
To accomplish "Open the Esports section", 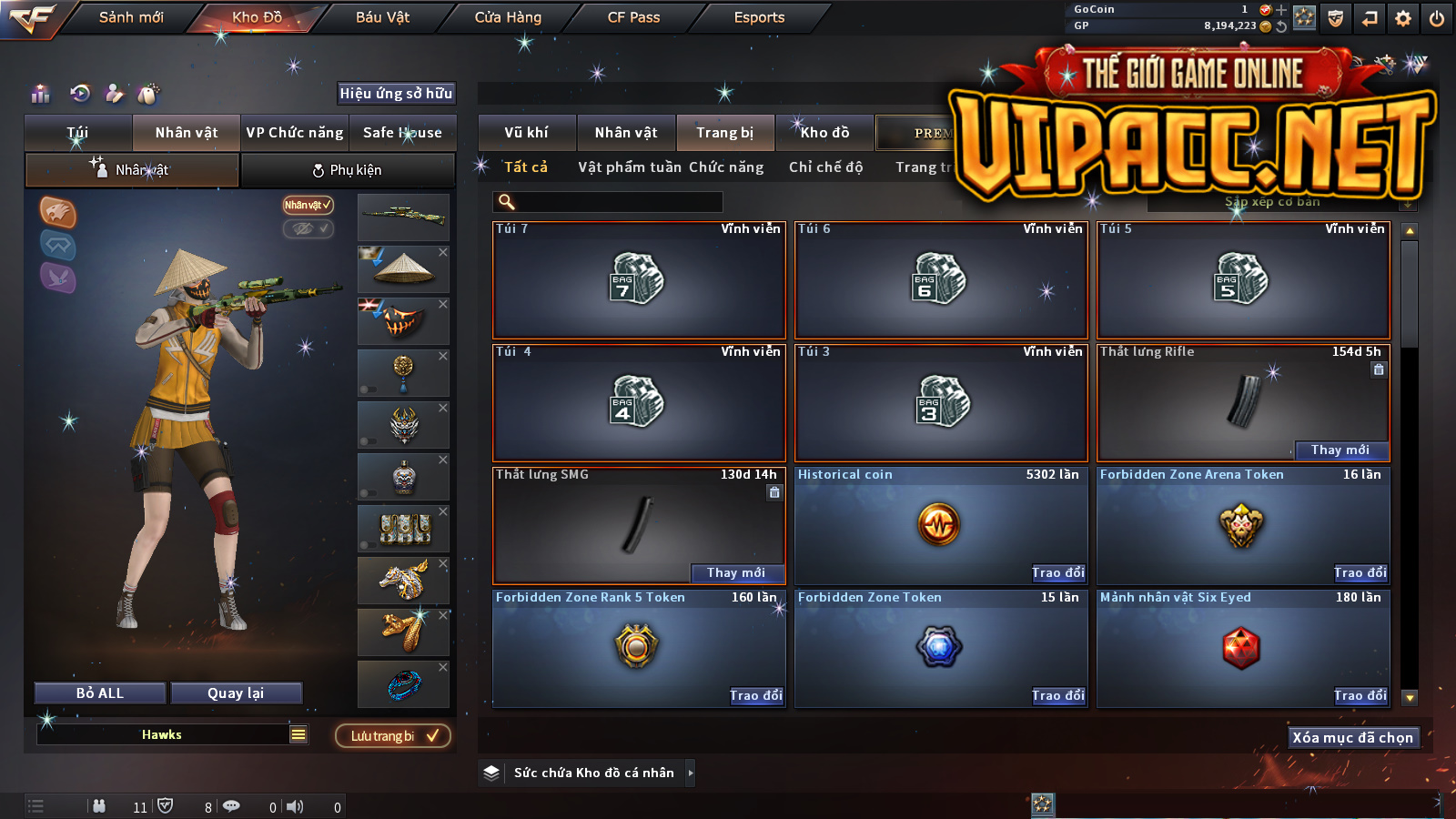I will point(759,17).
